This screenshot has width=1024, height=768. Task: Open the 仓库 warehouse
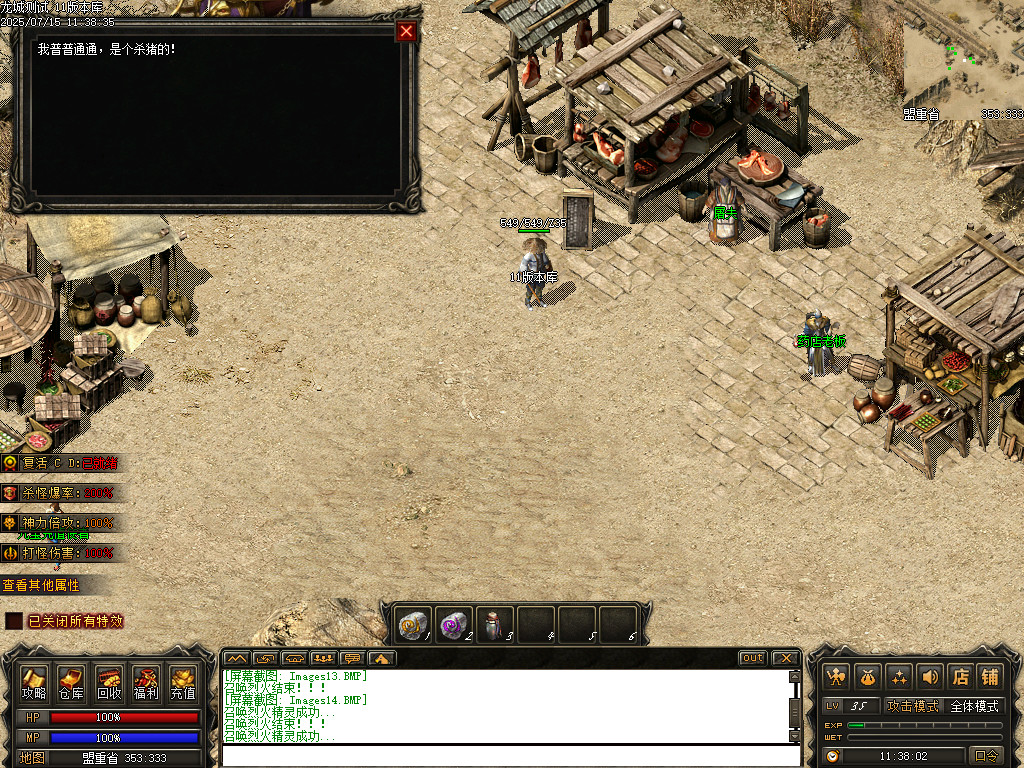71,681
